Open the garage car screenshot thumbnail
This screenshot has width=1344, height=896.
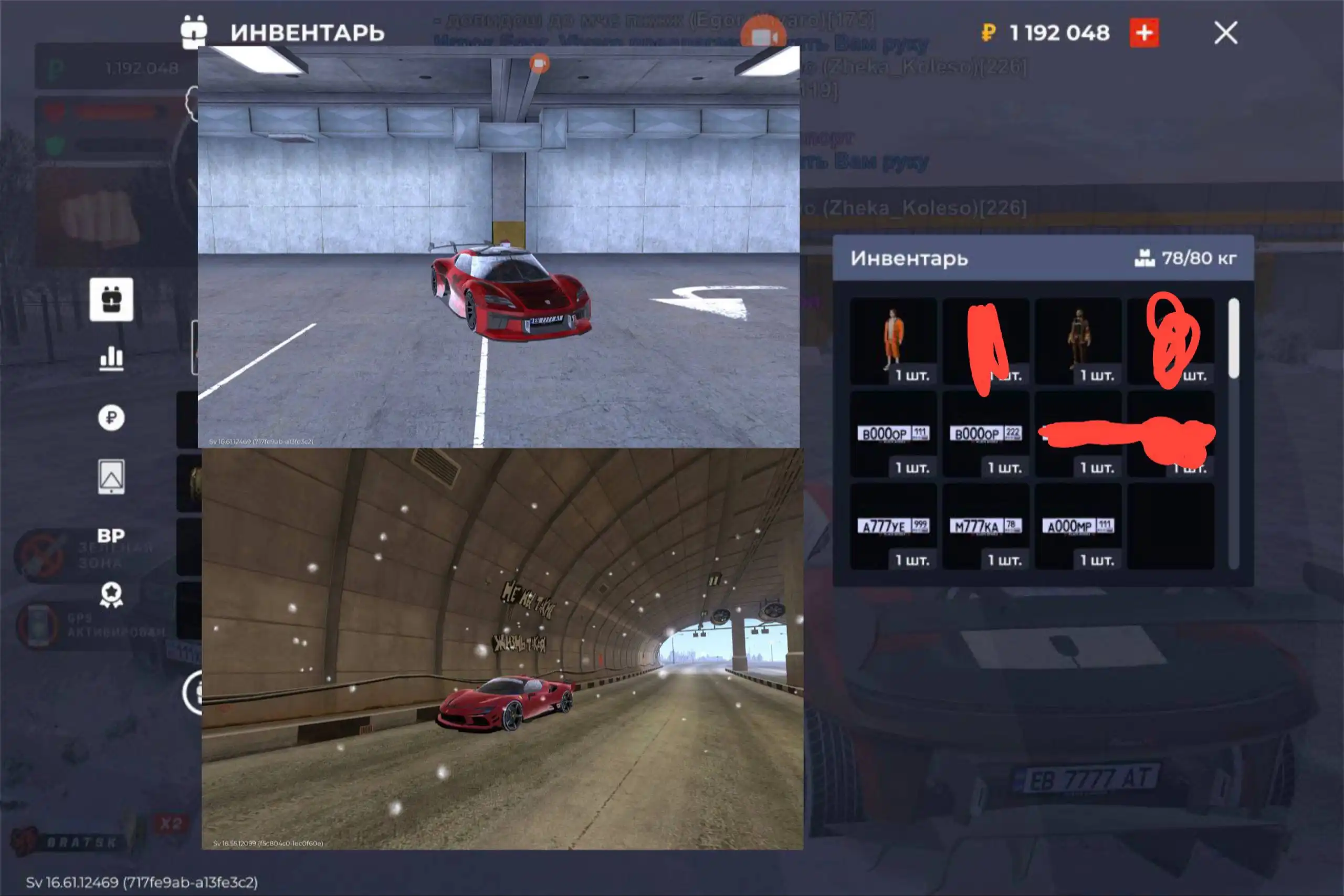click(498, 247)
